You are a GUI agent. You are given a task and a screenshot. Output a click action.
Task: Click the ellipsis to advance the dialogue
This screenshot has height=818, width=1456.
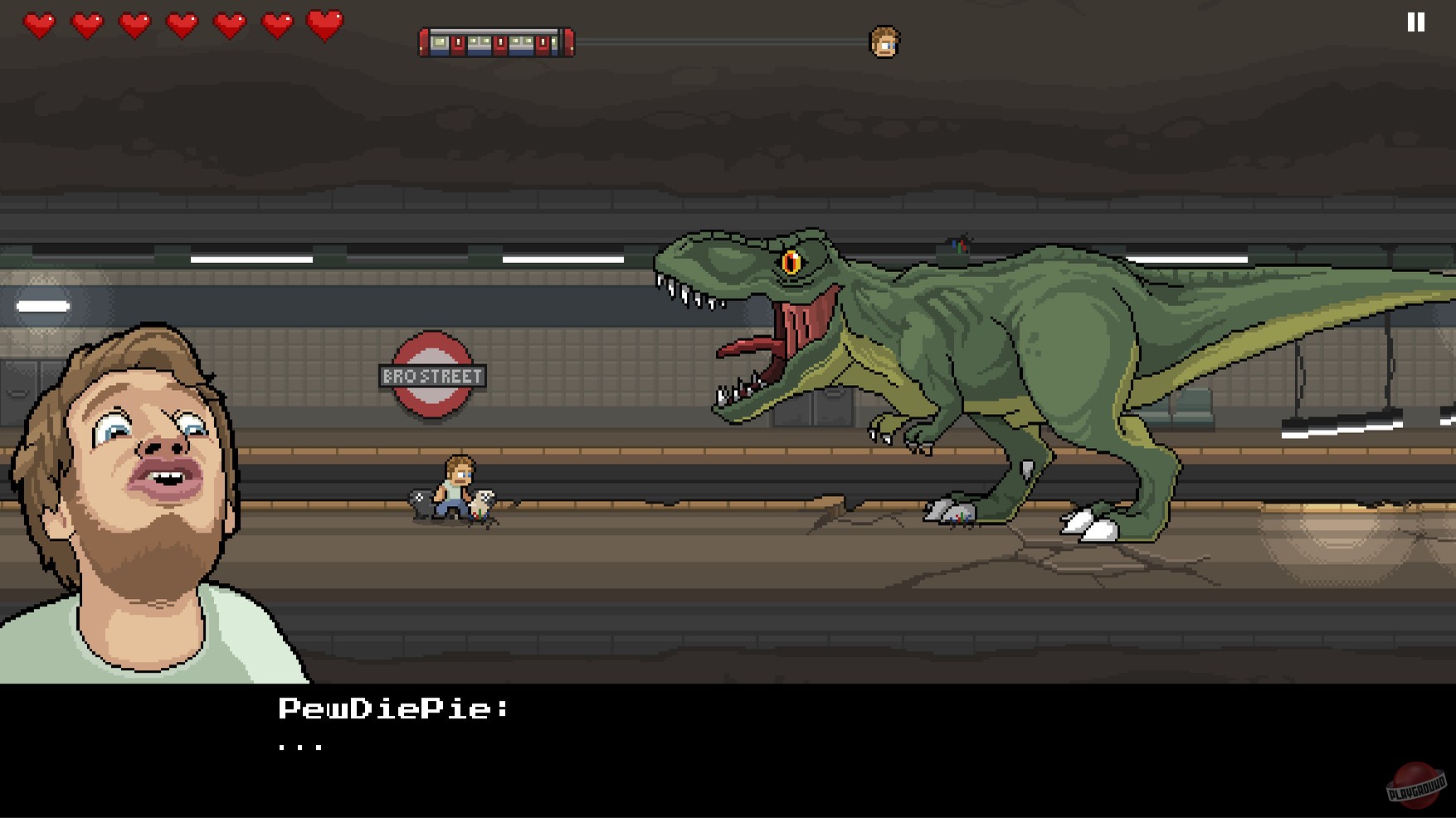301,746
